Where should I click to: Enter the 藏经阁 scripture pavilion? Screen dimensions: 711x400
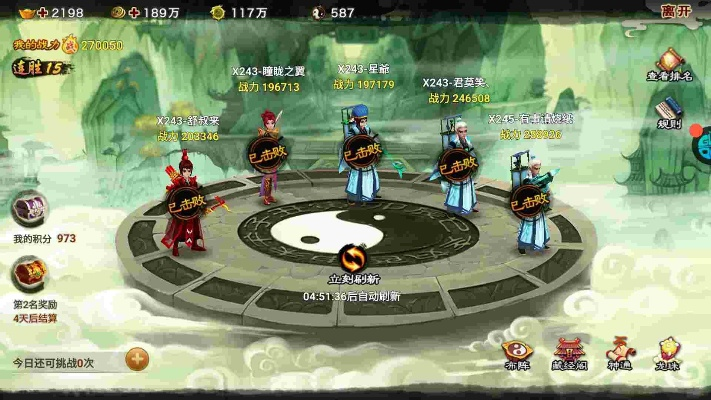click(x=570, y=352)
